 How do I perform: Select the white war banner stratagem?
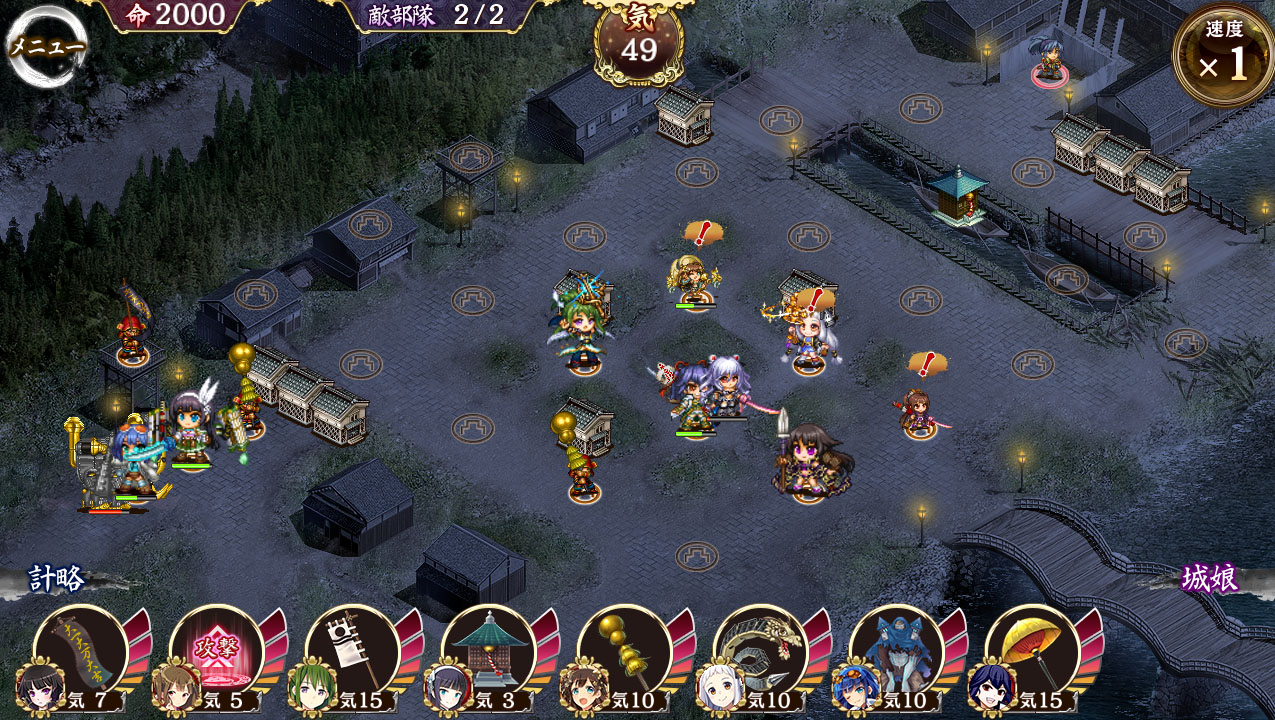(354, 652)
